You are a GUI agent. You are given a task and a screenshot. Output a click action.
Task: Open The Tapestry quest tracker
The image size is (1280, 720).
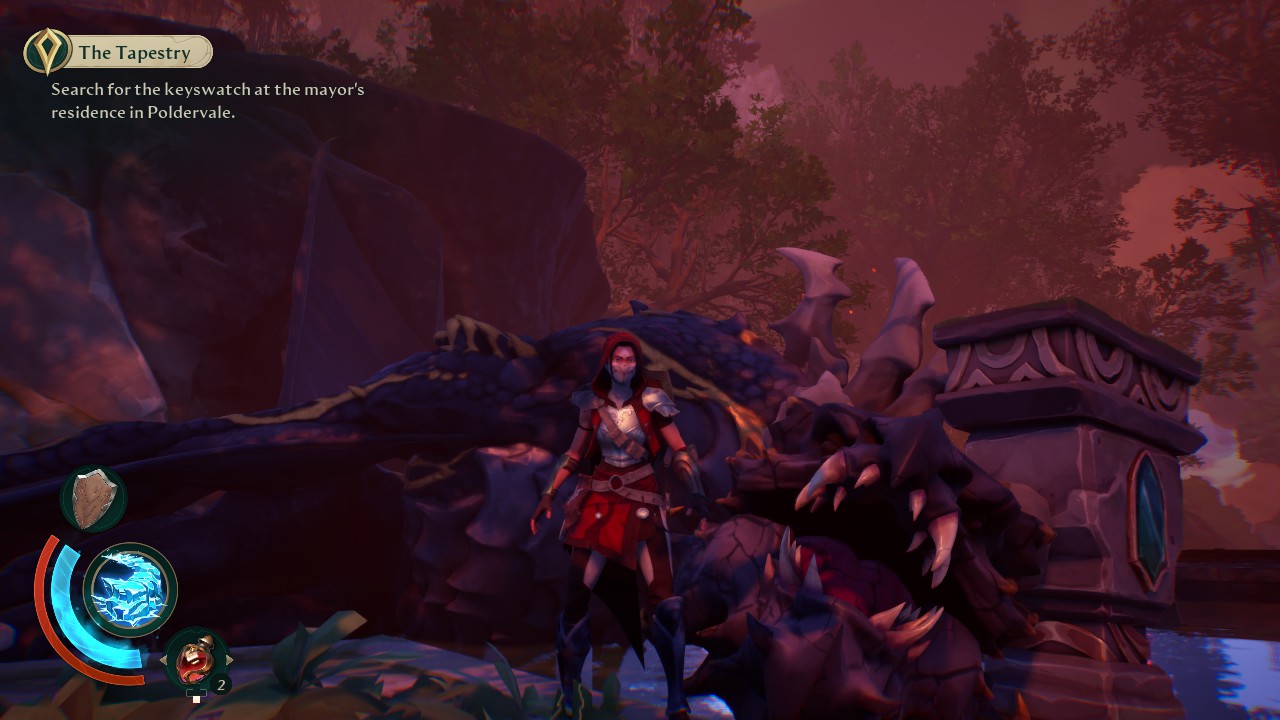(120, 52)
